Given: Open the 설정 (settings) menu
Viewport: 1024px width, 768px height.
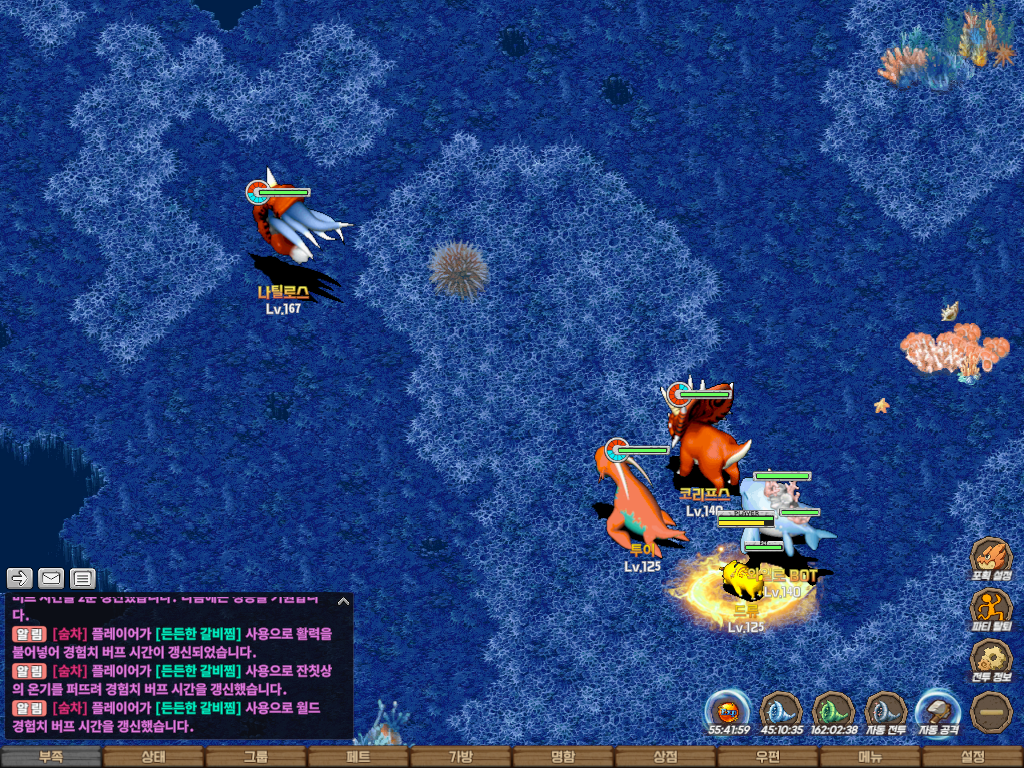Looking at the screenshot, I should (972, 757).
